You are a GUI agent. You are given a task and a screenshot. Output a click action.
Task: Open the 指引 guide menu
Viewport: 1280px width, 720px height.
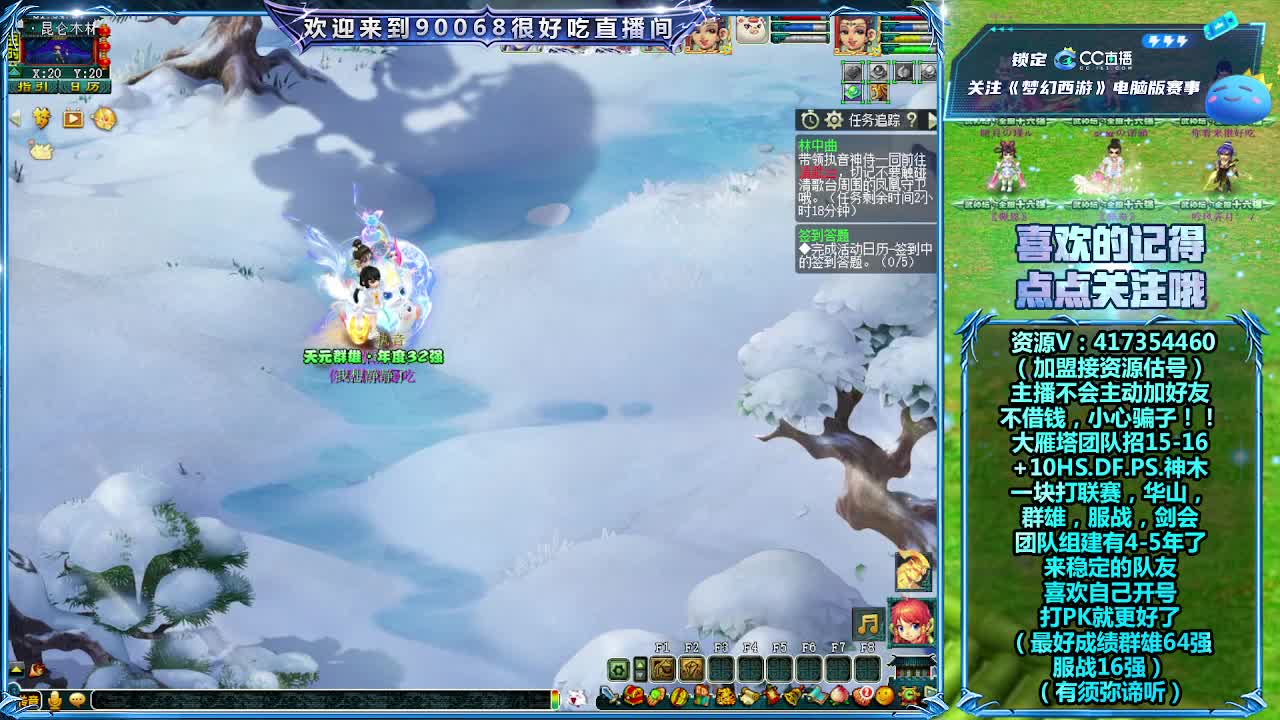(x=33, y=87)
